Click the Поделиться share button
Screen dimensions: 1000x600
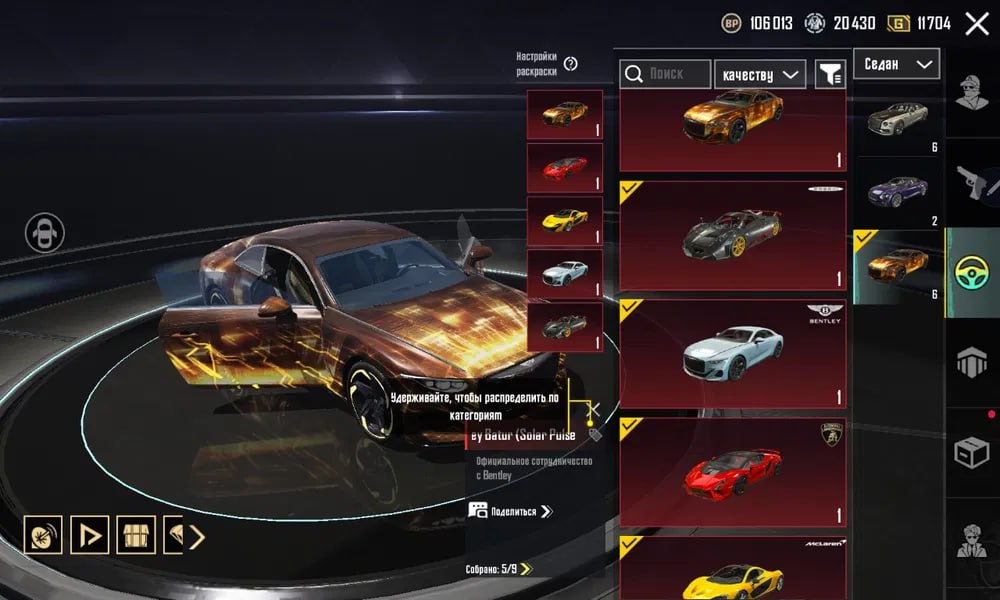click(x=510, y=511)
